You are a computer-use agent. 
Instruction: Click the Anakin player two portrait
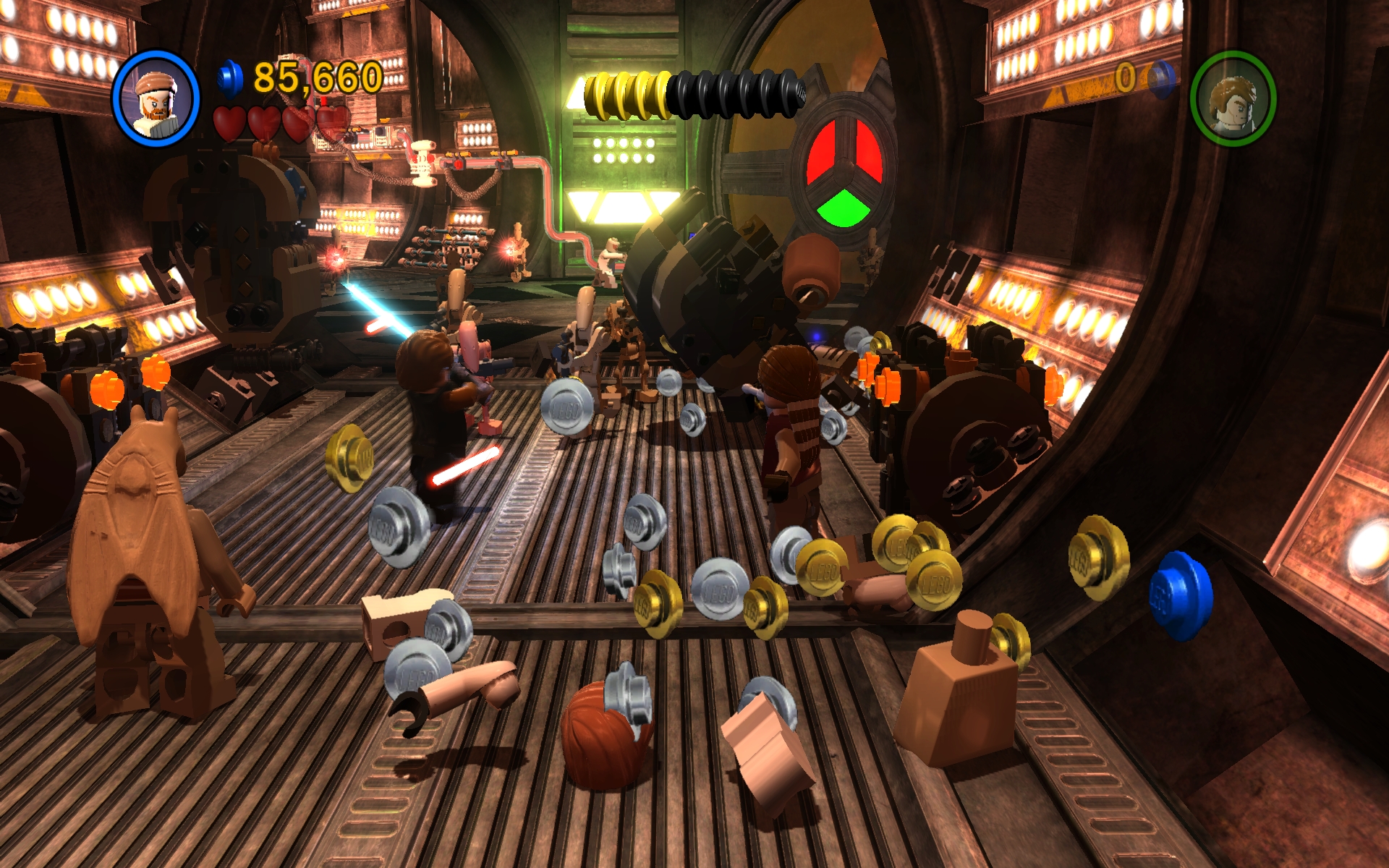click(x=1233, y=98)
